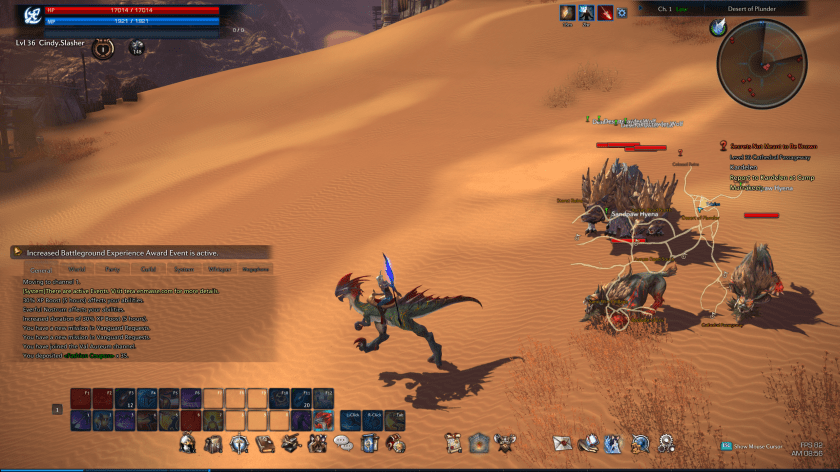The image size is (840, 472).
Task: Open the gear system settings icon
Action: pos(665,443)
